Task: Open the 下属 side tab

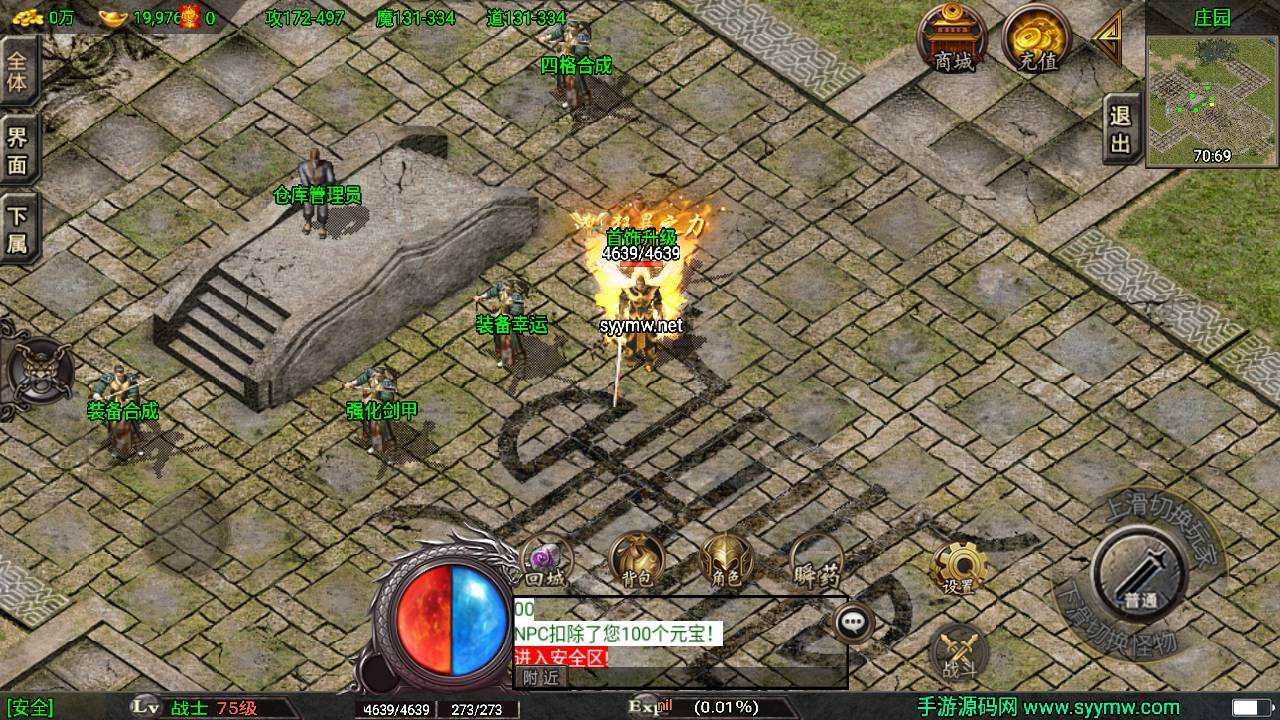Action: (x=18, y=230)
